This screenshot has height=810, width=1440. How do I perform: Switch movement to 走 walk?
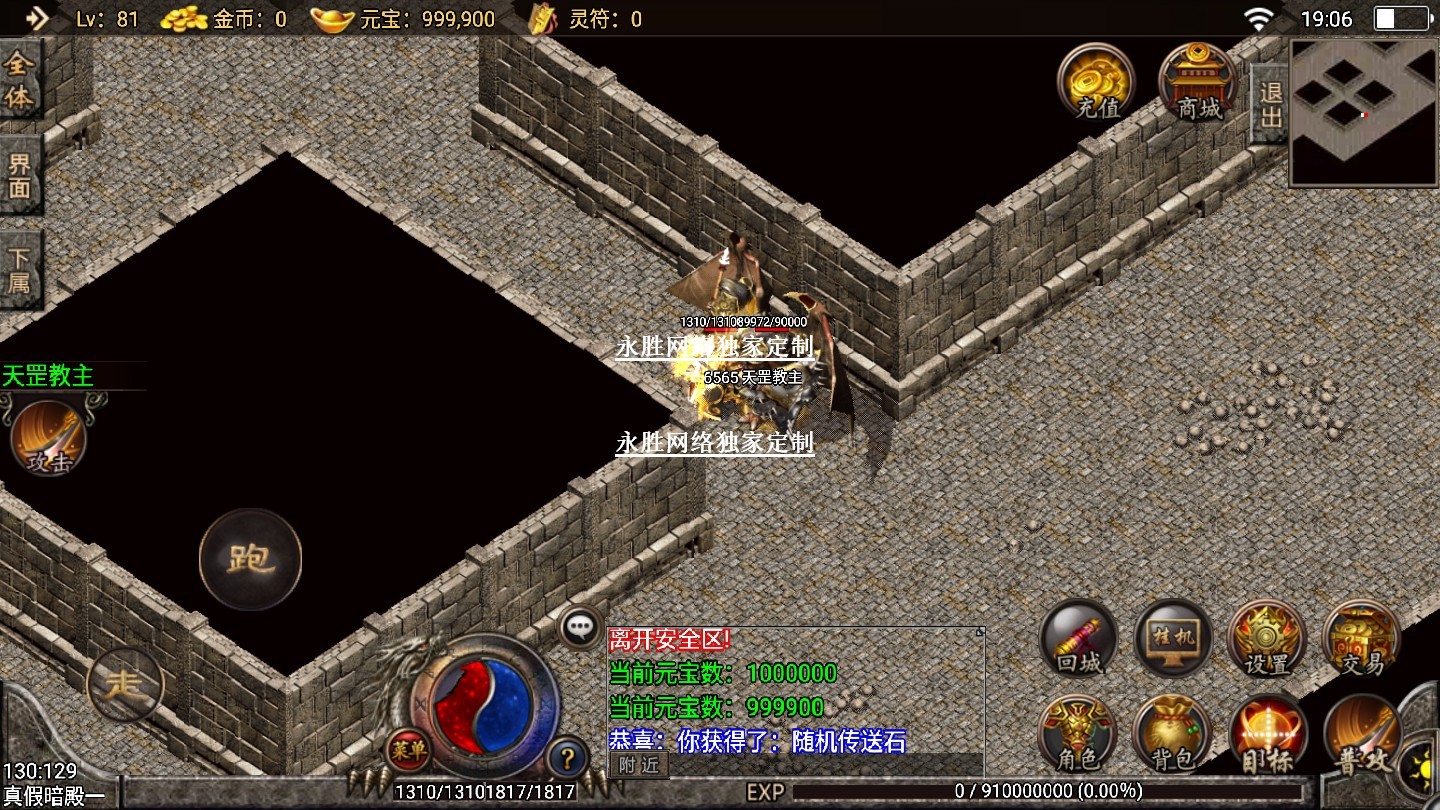[x=125, y=685]
